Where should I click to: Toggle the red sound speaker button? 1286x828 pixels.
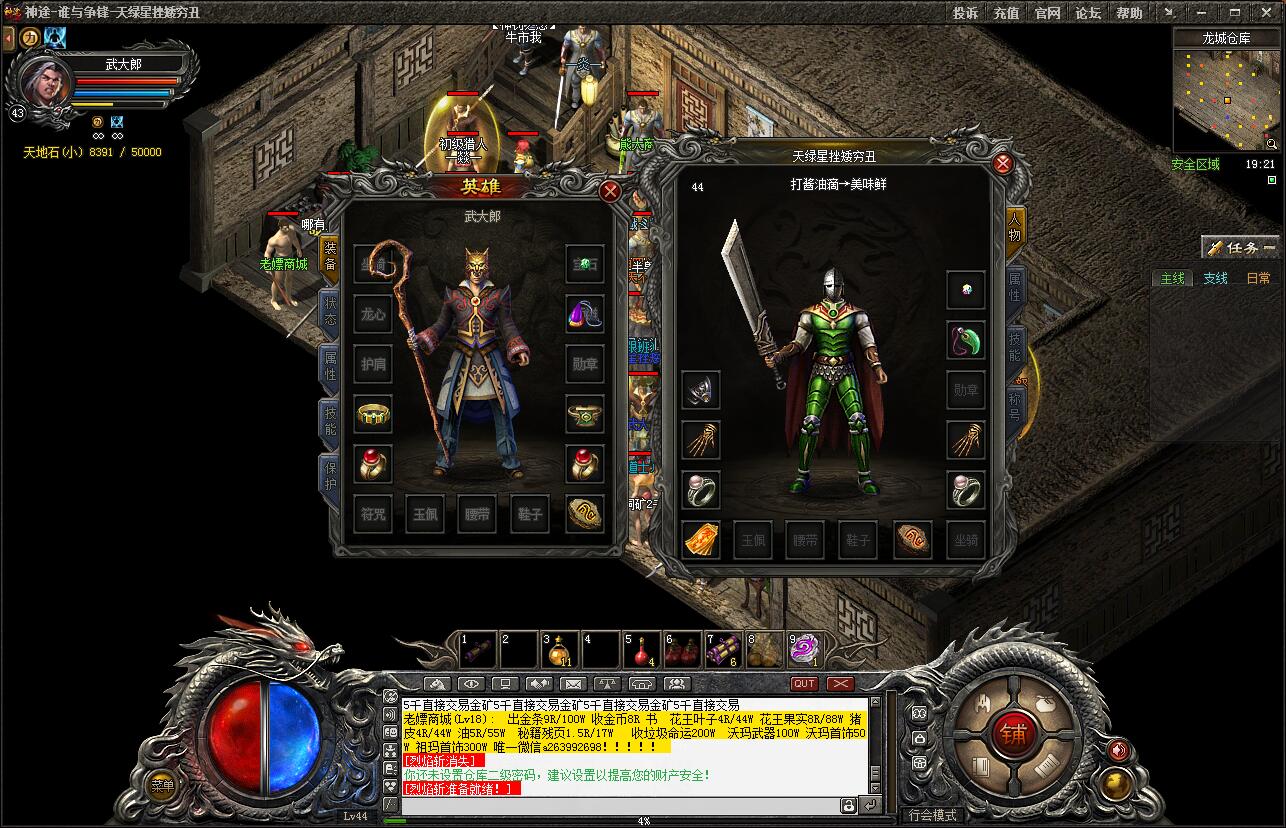[x=1118, y=749]
